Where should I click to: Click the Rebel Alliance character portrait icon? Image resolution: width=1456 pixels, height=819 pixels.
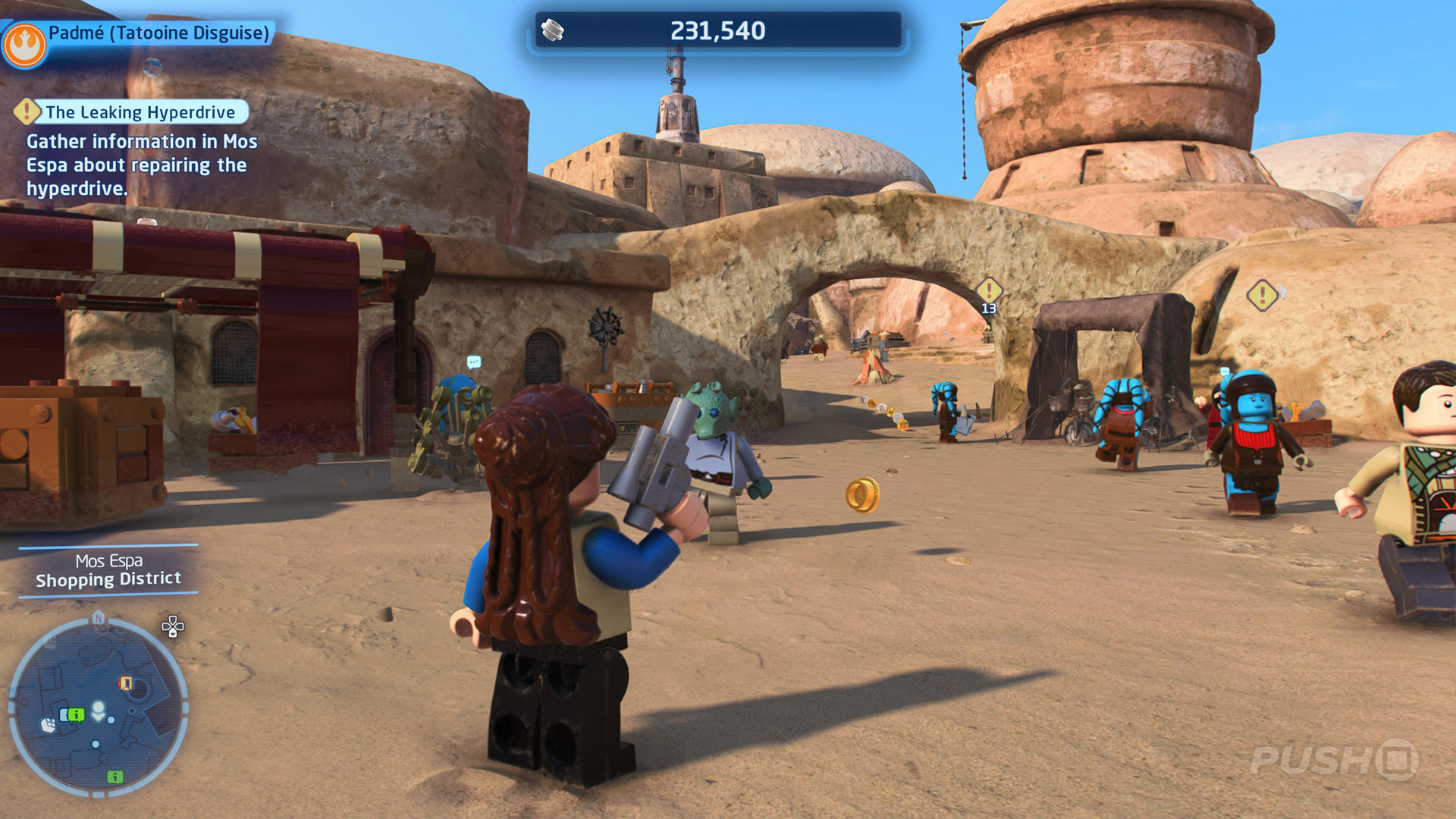24,44
